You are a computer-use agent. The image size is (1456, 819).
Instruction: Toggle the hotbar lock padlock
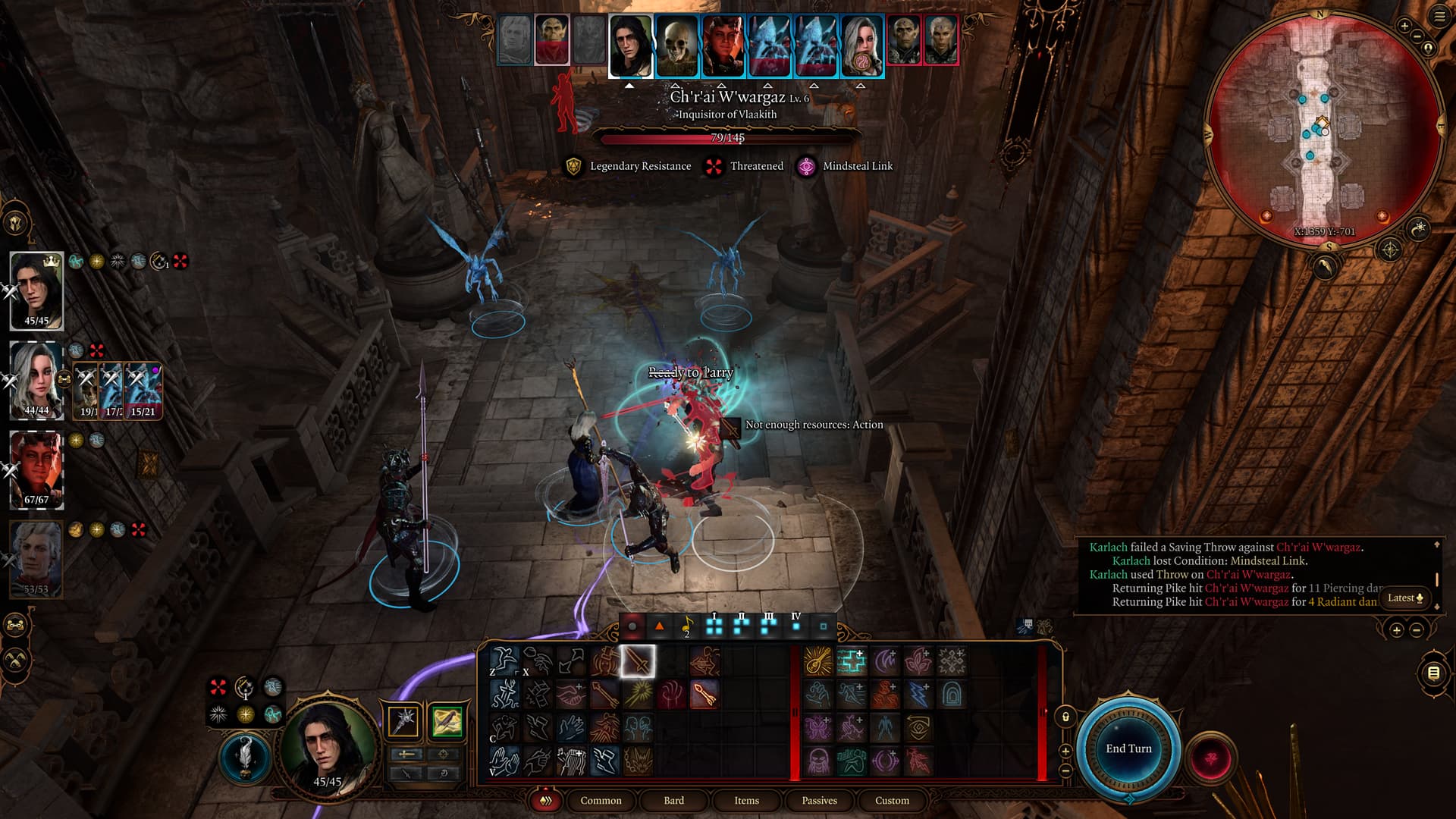tap(1065, 717)
